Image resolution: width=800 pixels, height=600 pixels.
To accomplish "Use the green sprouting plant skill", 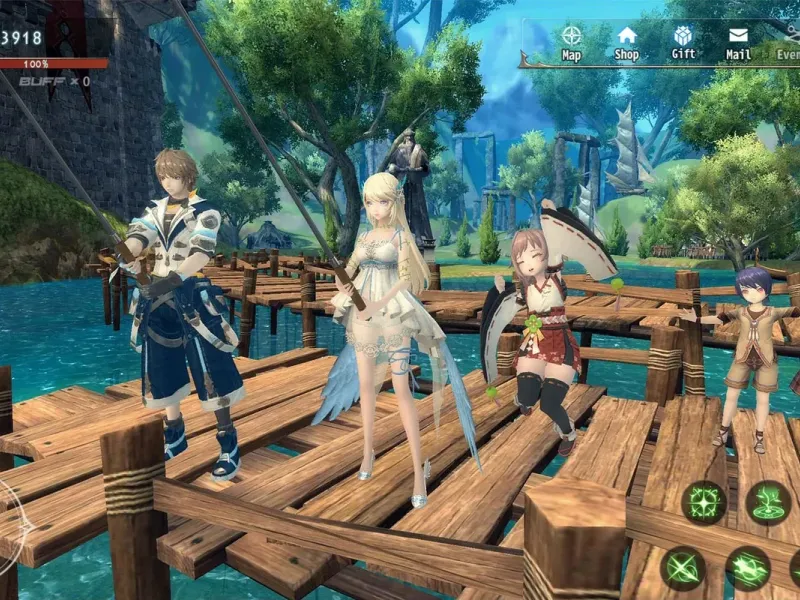I will [768, 502].
